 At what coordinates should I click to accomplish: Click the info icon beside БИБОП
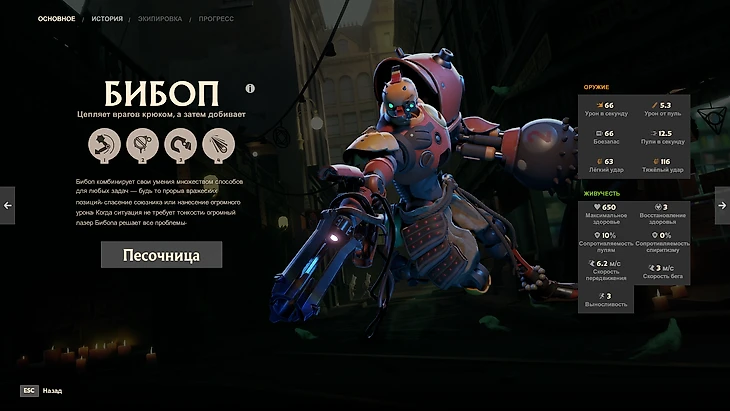[250, 88]
